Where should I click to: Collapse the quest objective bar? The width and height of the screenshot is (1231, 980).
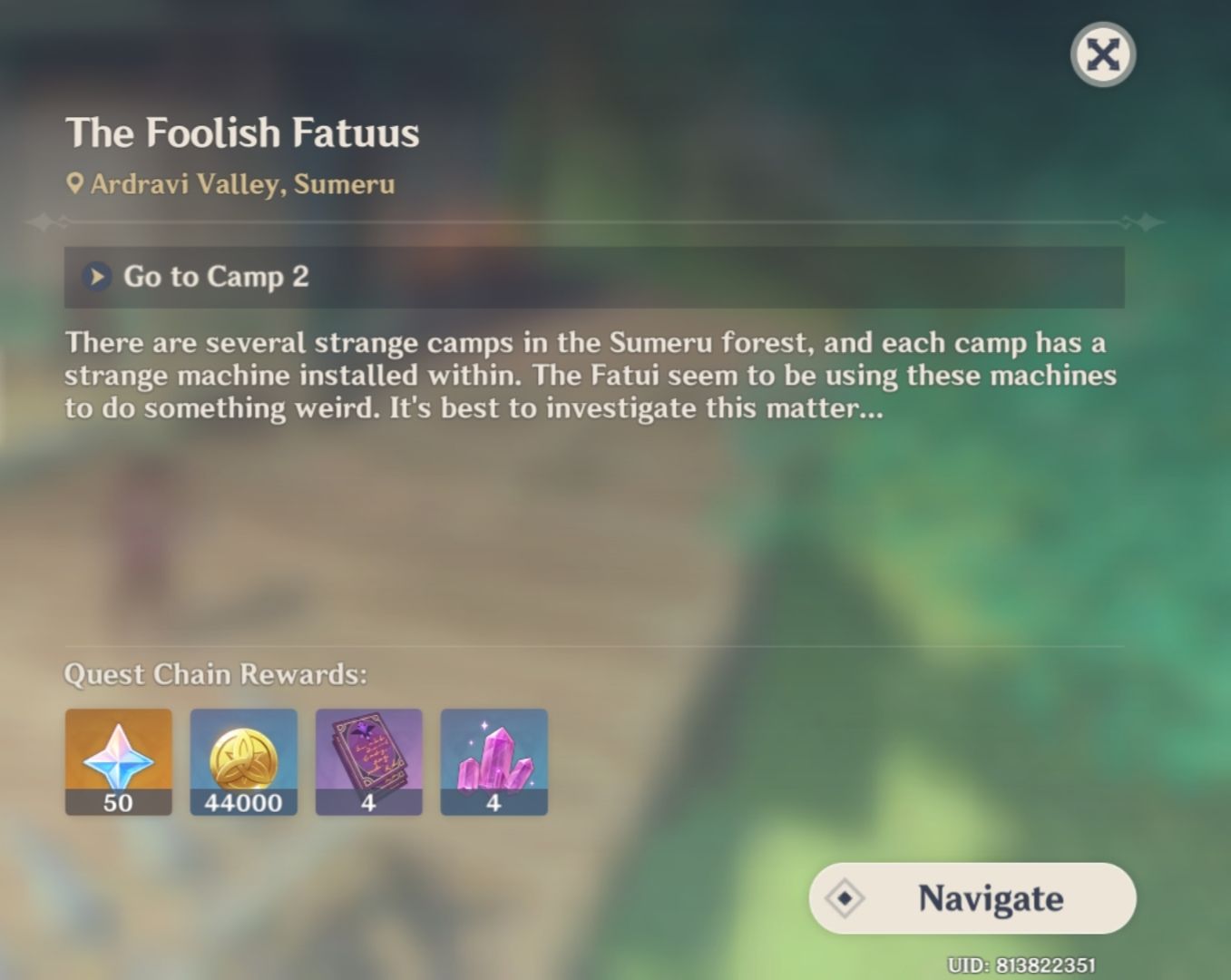click(x=594, y=278)
